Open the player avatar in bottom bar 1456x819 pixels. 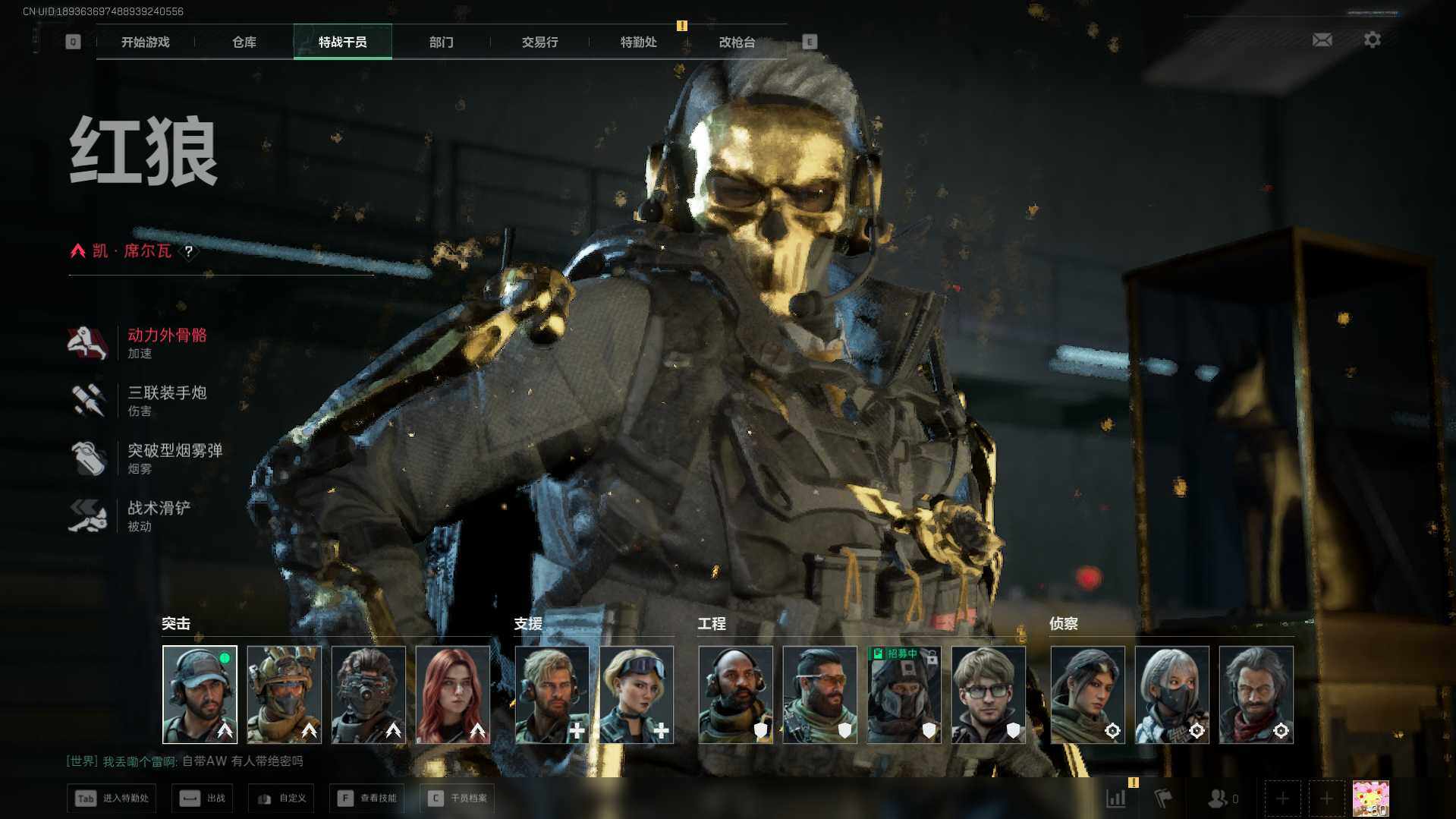tap(1370, 799)
